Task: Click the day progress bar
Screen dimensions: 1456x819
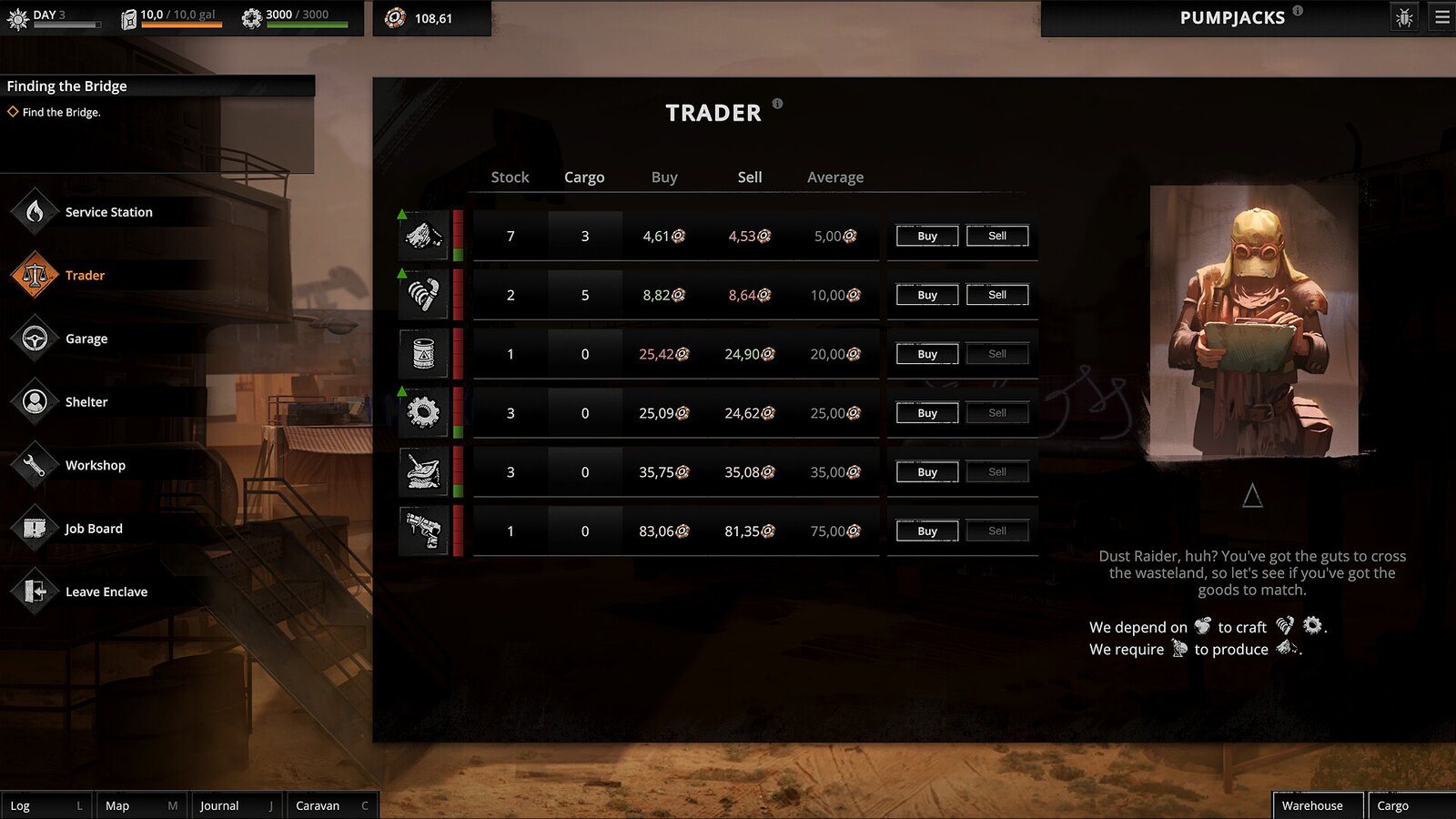Action: [68, 26]
